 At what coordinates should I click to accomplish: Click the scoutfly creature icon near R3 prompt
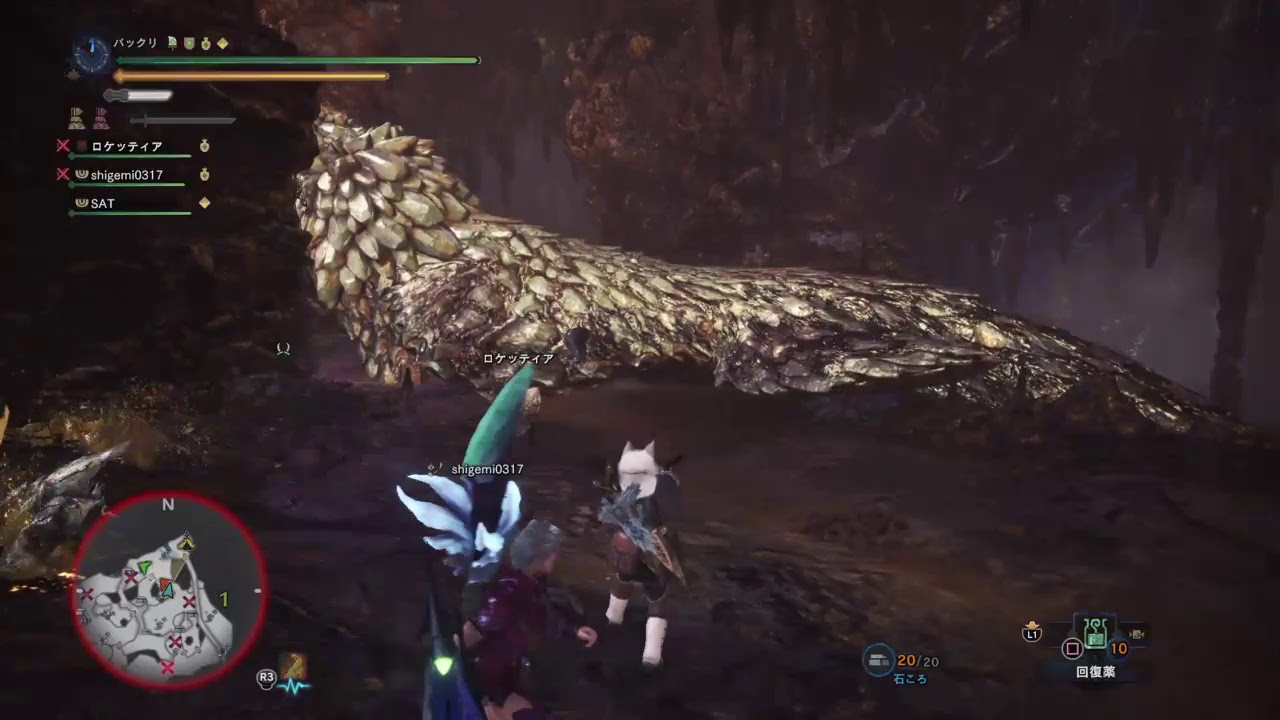point(293,666)
